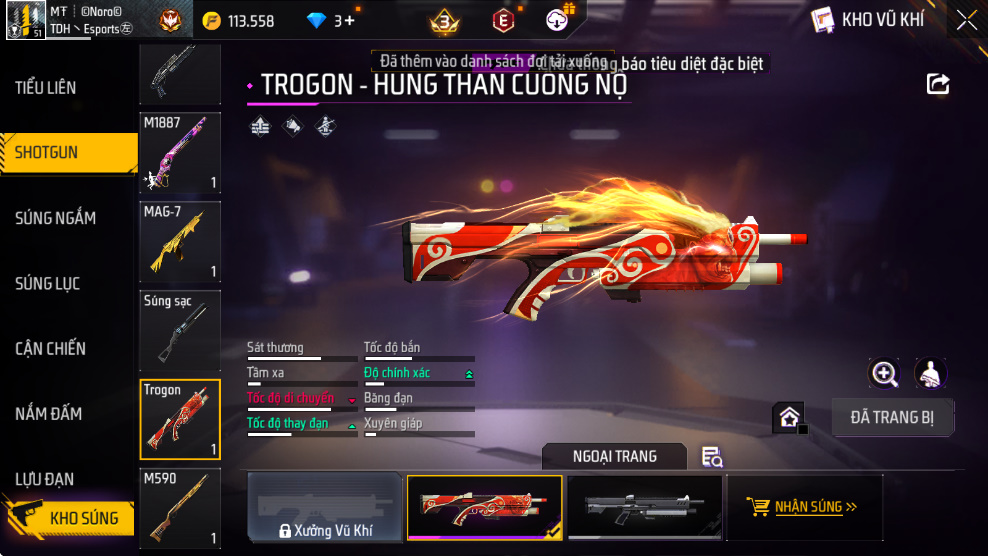This screenshot has width=988, height=556.
Task: Preview the weapon on character icon
Action: pyautogui.click(x=931, y=374)
